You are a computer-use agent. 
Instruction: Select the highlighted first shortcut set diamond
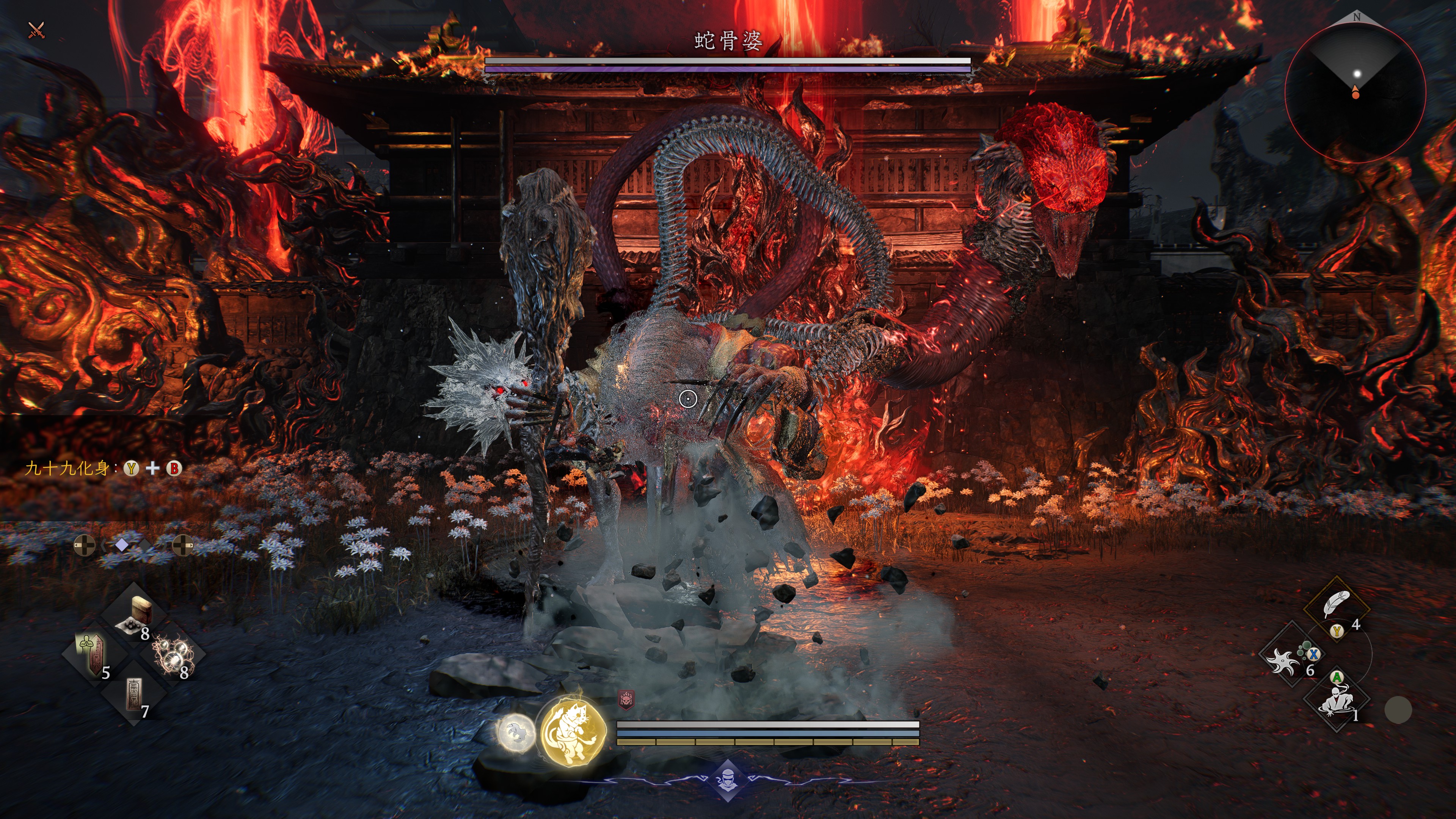121,545
